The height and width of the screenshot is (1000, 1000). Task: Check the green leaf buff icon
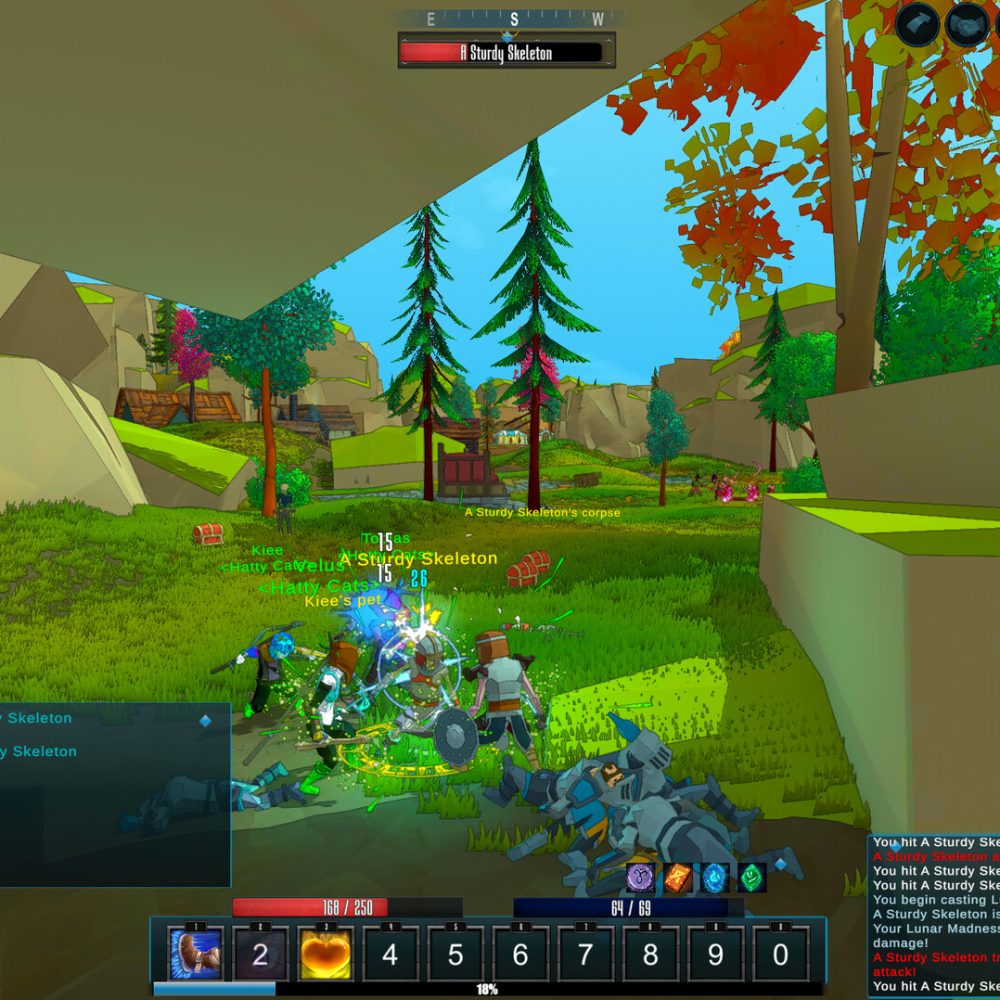[x=752, y=877]
